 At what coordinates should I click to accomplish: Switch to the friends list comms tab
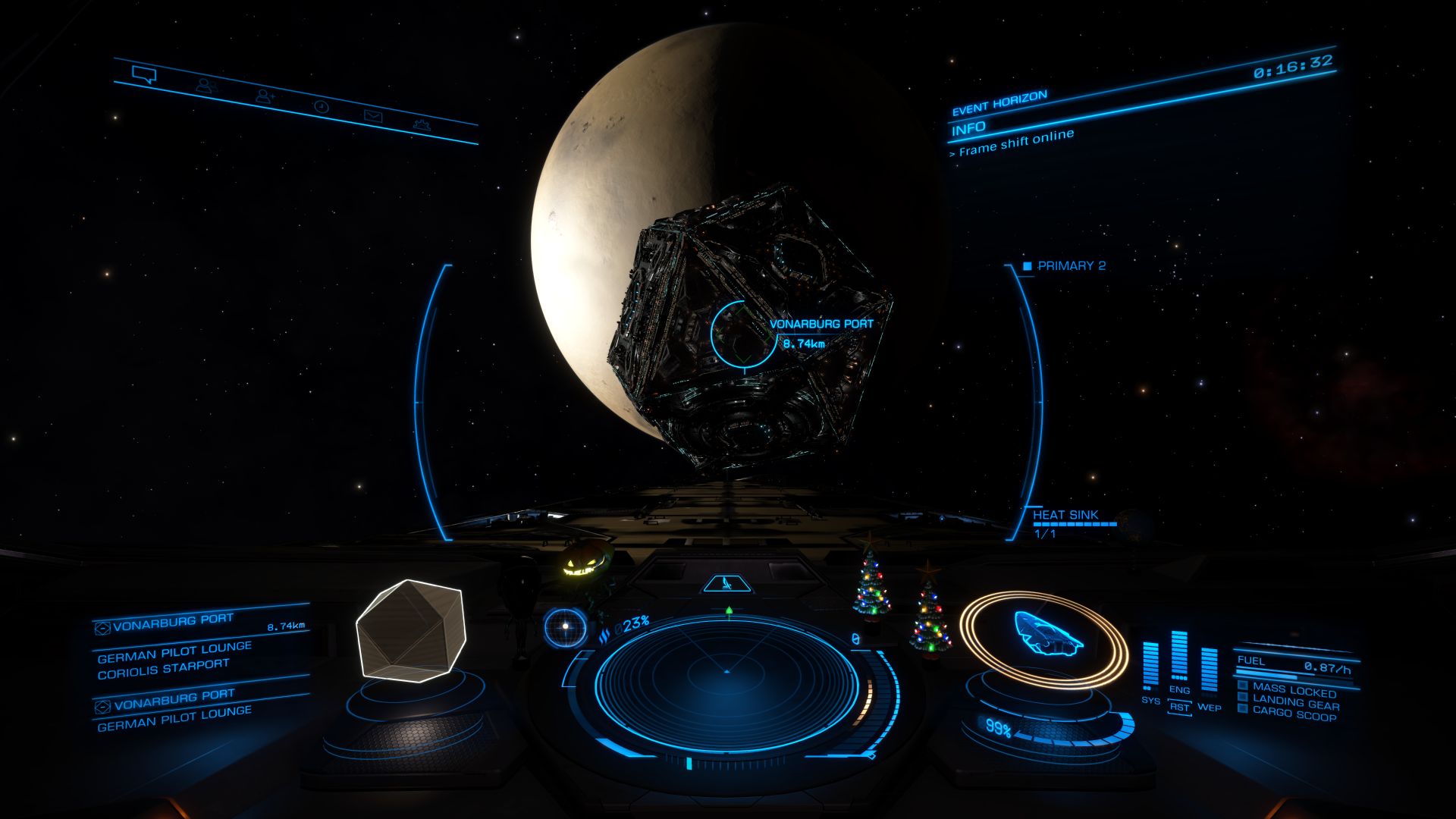pos(205,85)
